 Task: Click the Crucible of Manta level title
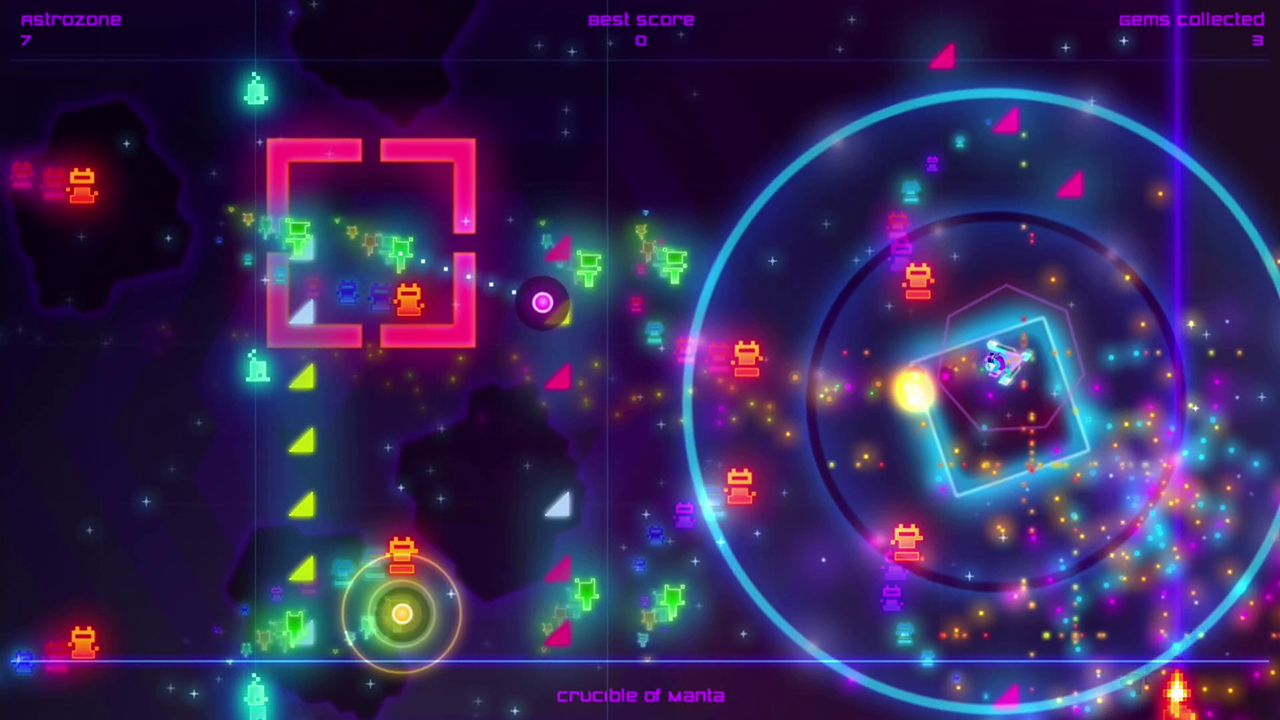(x=640, y=695)
